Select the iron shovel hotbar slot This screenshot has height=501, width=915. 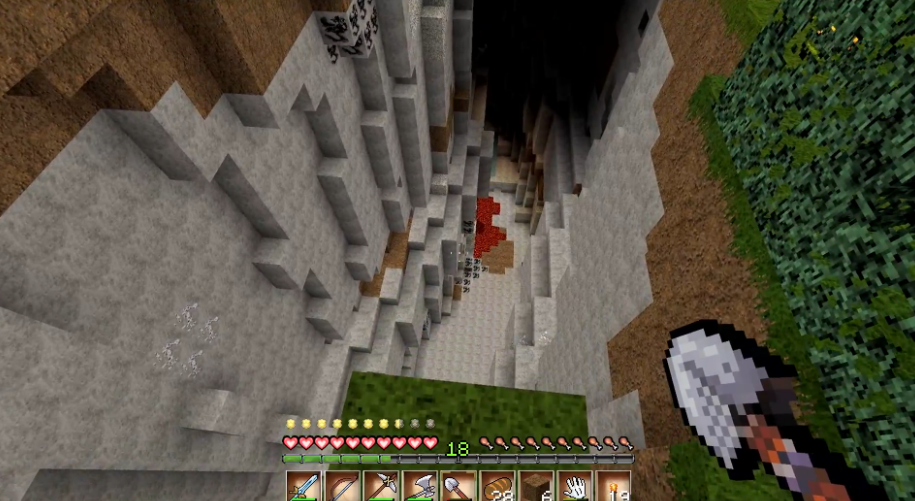click(x=458, y=487)
